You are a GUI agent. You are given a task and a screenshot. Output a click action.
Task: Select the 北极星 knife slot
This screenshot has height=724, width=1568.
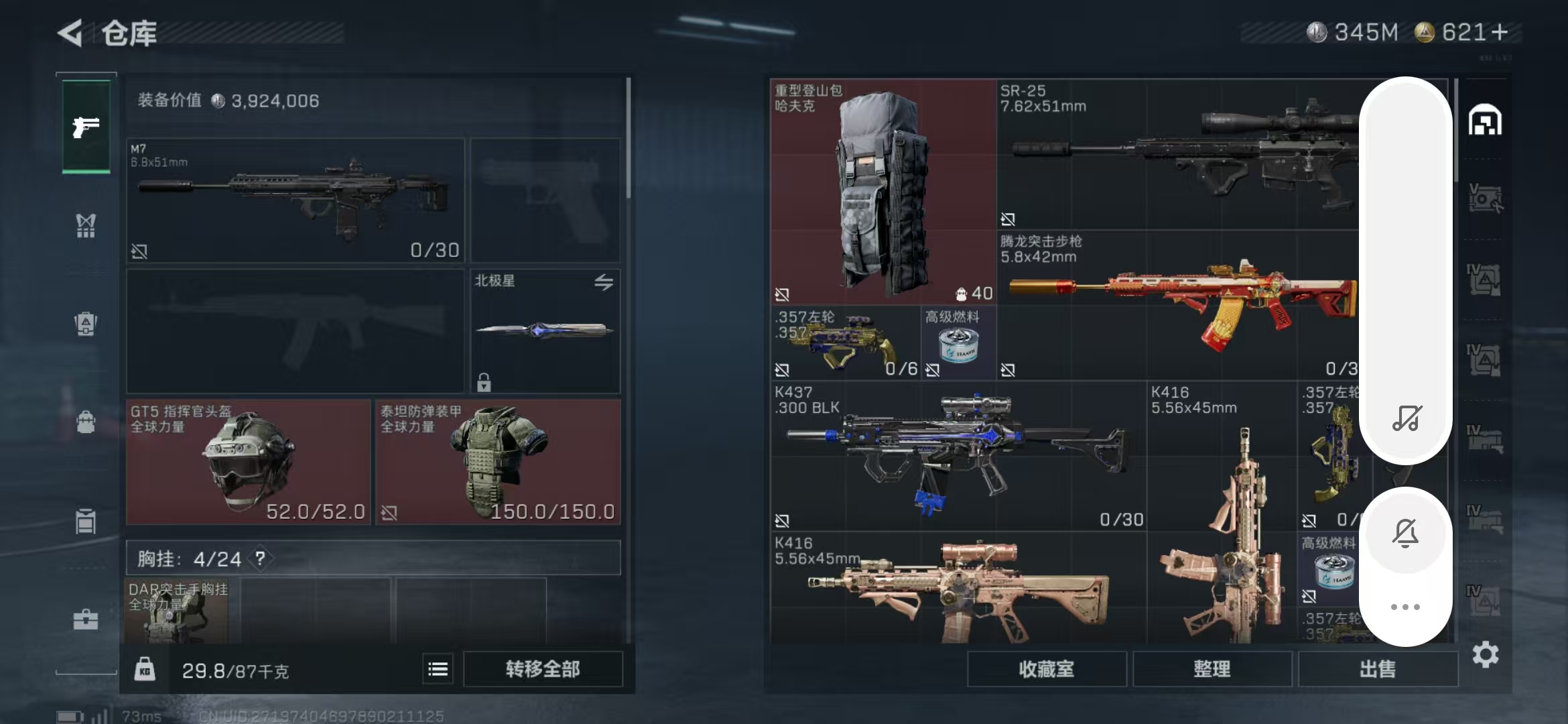pos(545,330)
